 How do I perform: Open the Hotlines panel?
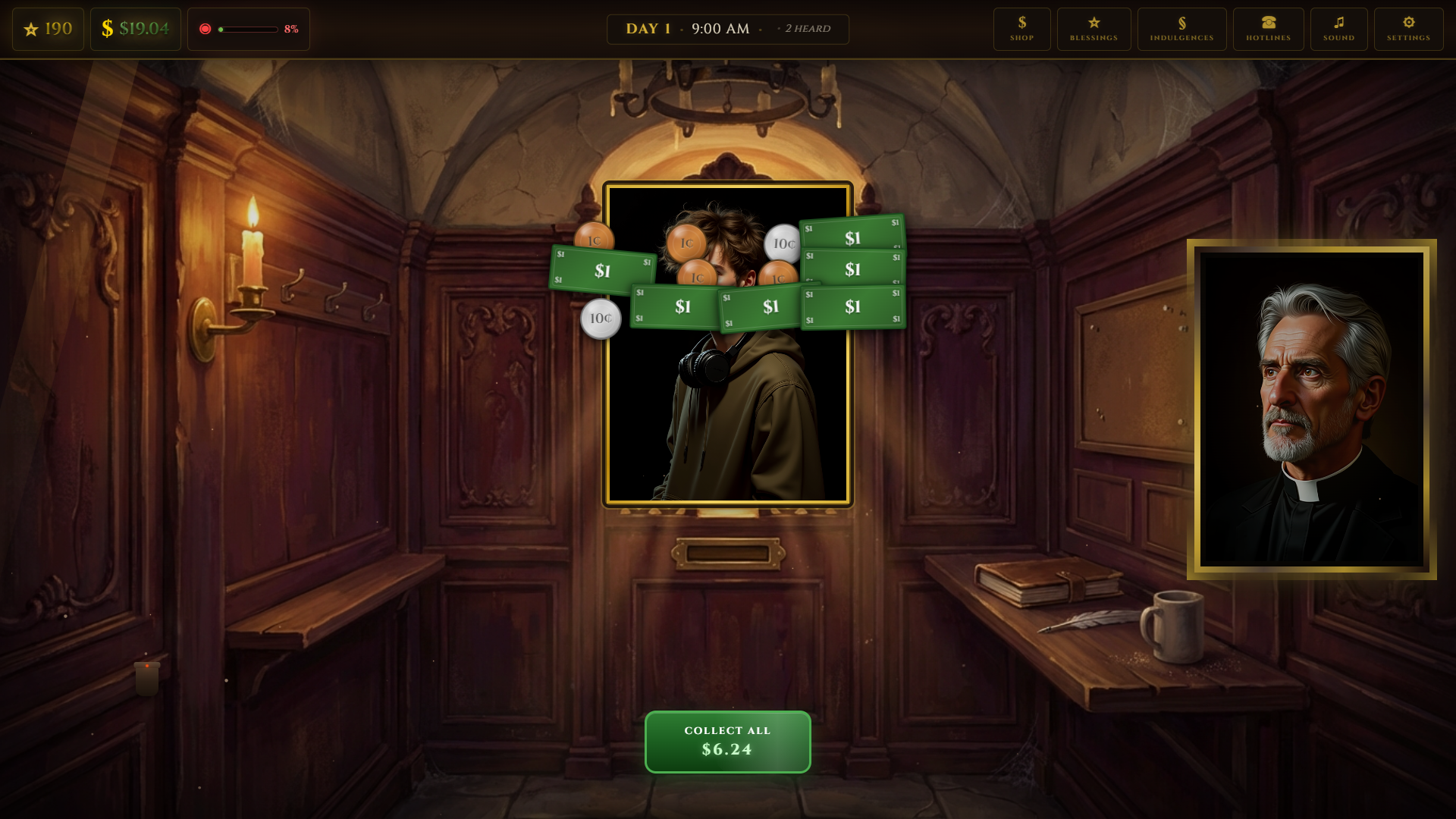pyautogui.click(x=1267, y=29)
